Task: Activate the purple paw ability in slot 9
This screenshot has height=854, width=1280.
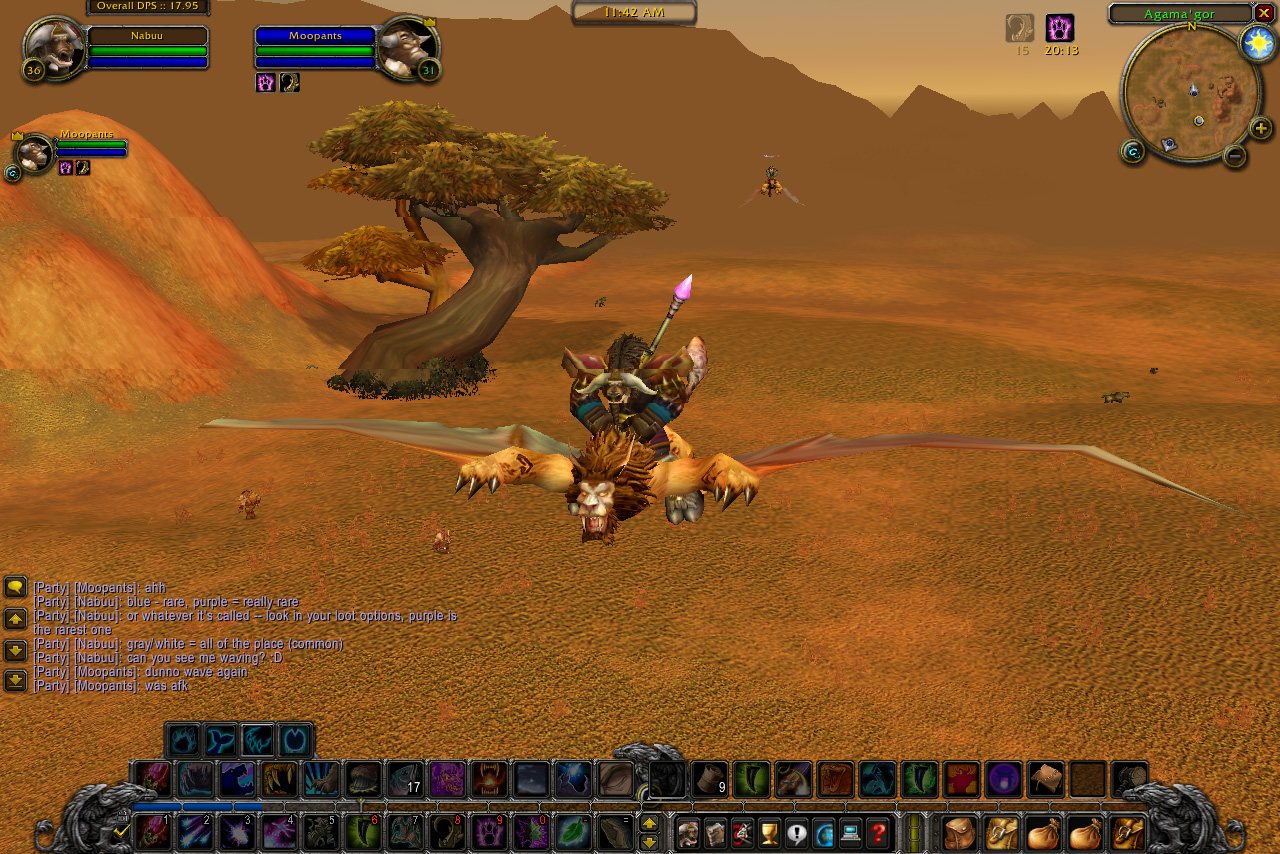Action: 489,832
